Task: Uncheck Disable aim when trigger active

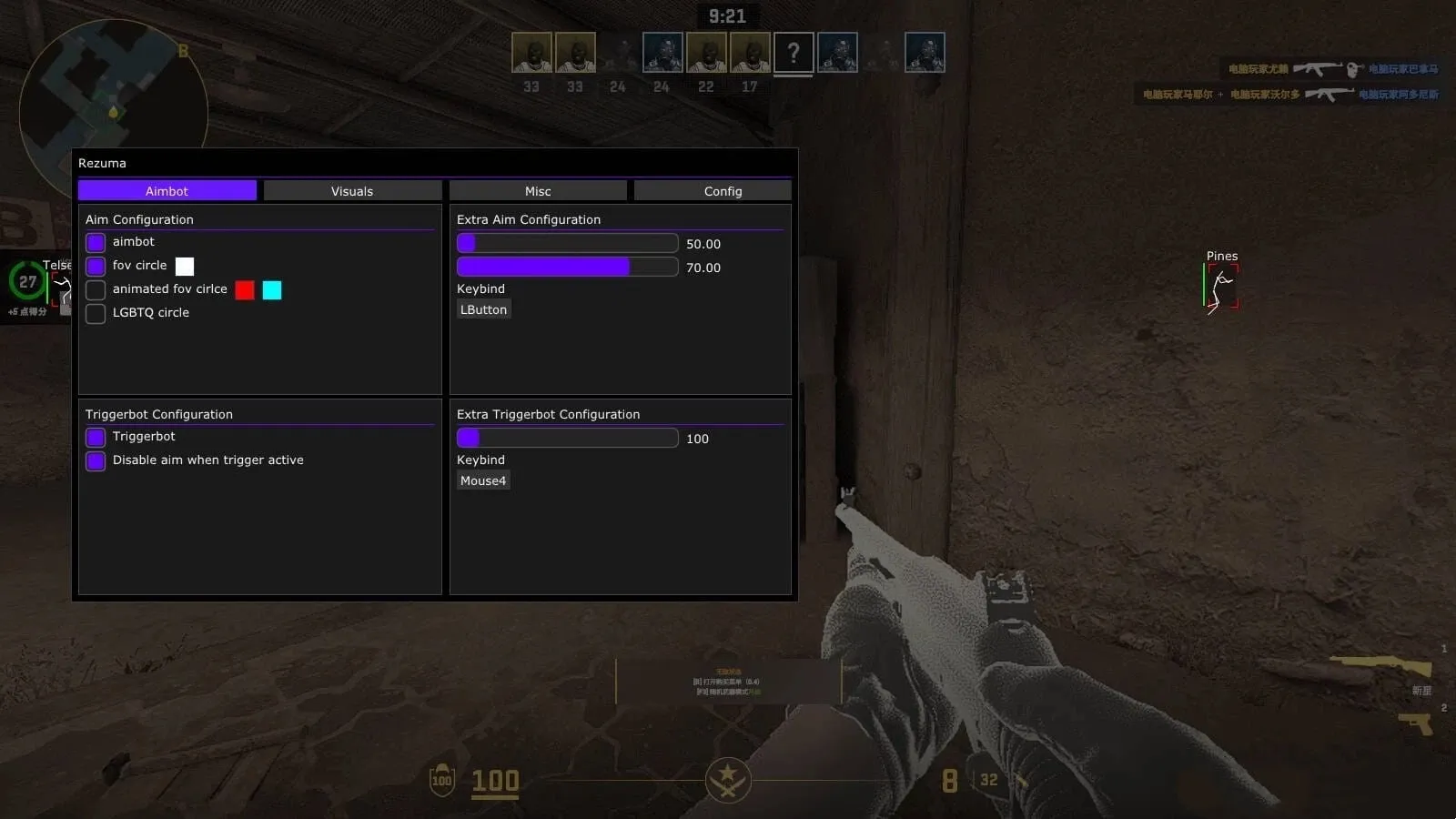Action: pos(96,461)
